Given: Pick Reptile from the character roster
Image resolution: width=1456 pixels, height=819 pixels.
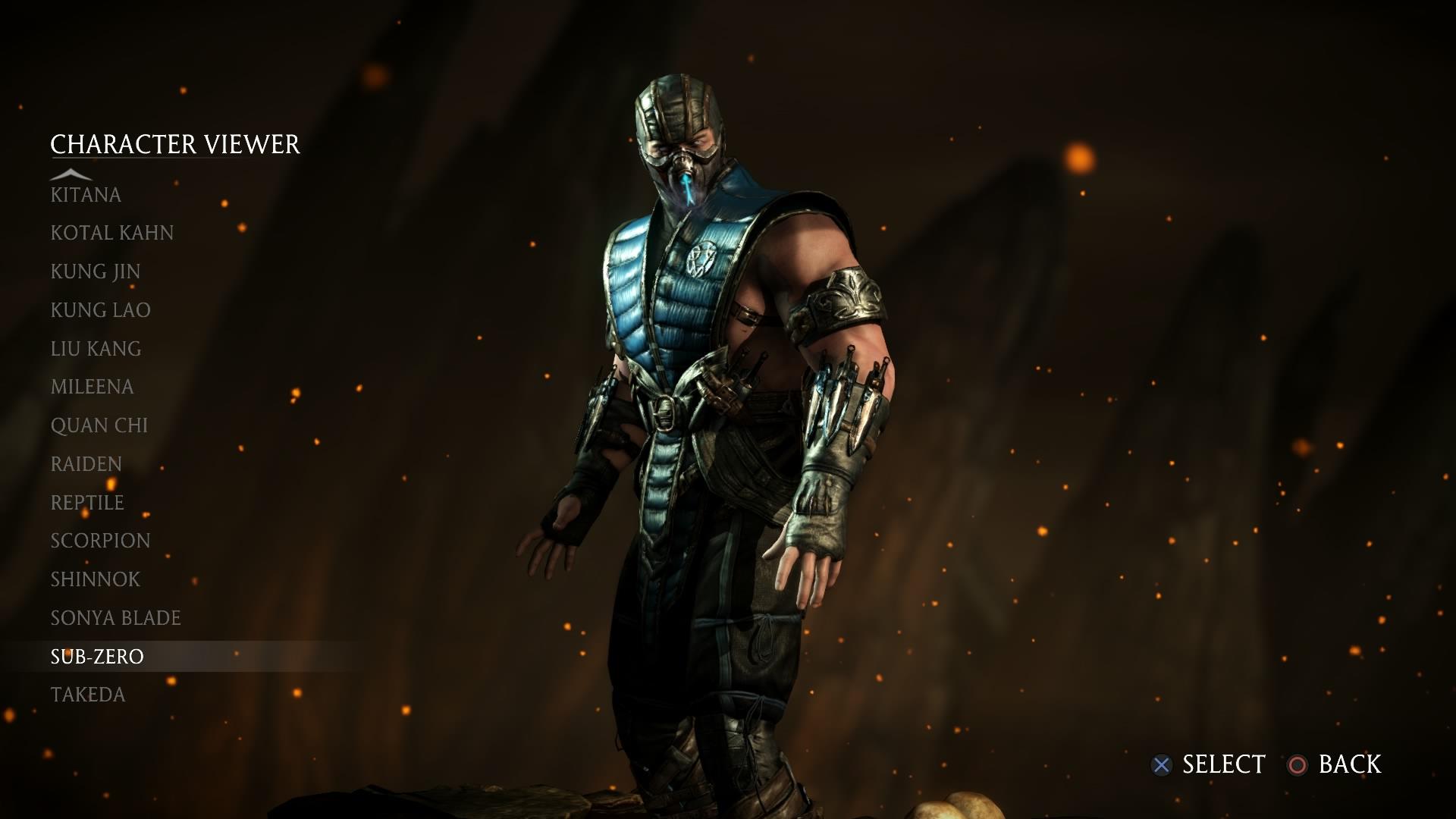Looking at the screenshot, I should point(86,502).
